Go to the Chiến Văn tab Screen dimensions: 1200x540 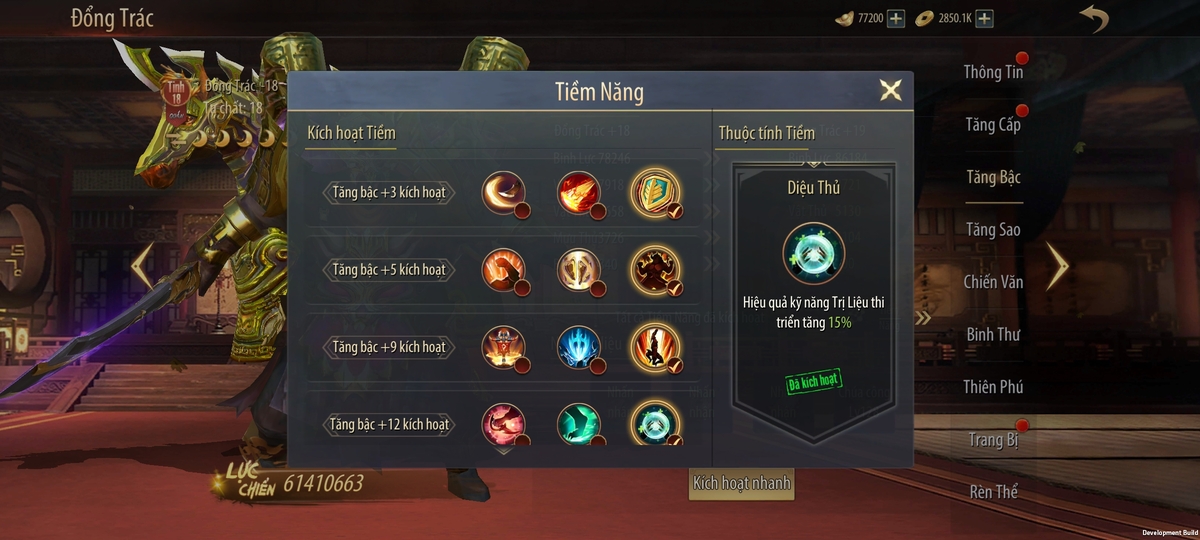[x=993, y=282]
